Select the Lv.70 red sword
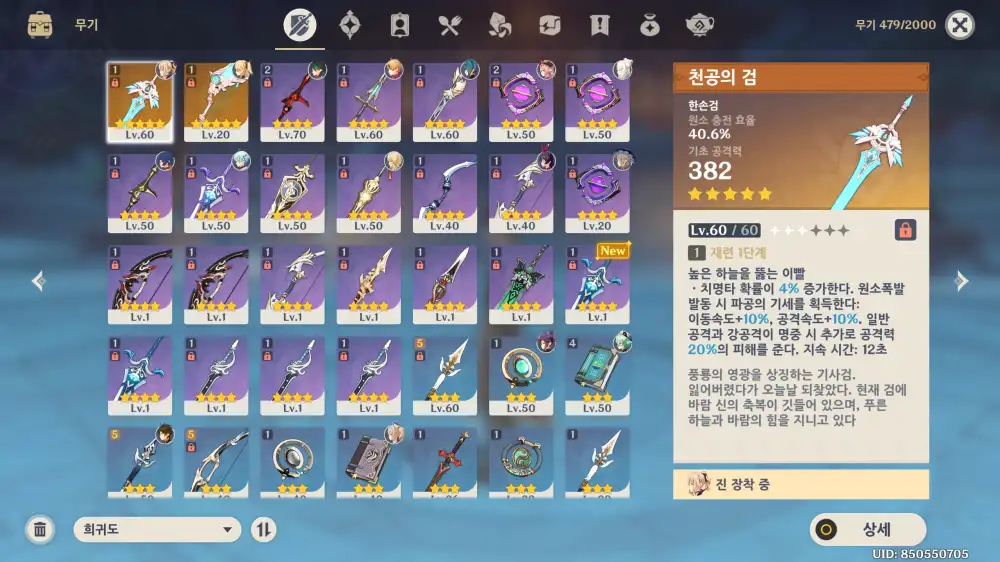The width and height of the screenshot is (1000, 562). (x=292, y=102)
